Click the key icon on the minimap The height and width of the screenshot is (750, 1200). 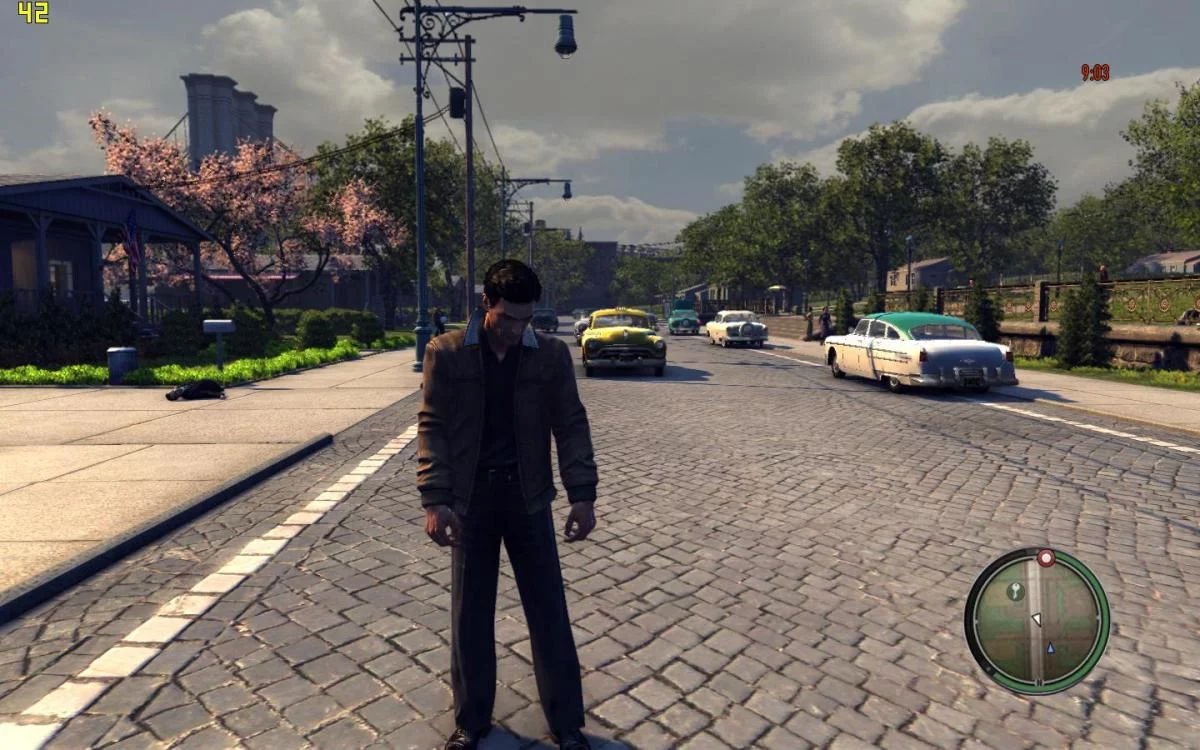point(1015,591)
